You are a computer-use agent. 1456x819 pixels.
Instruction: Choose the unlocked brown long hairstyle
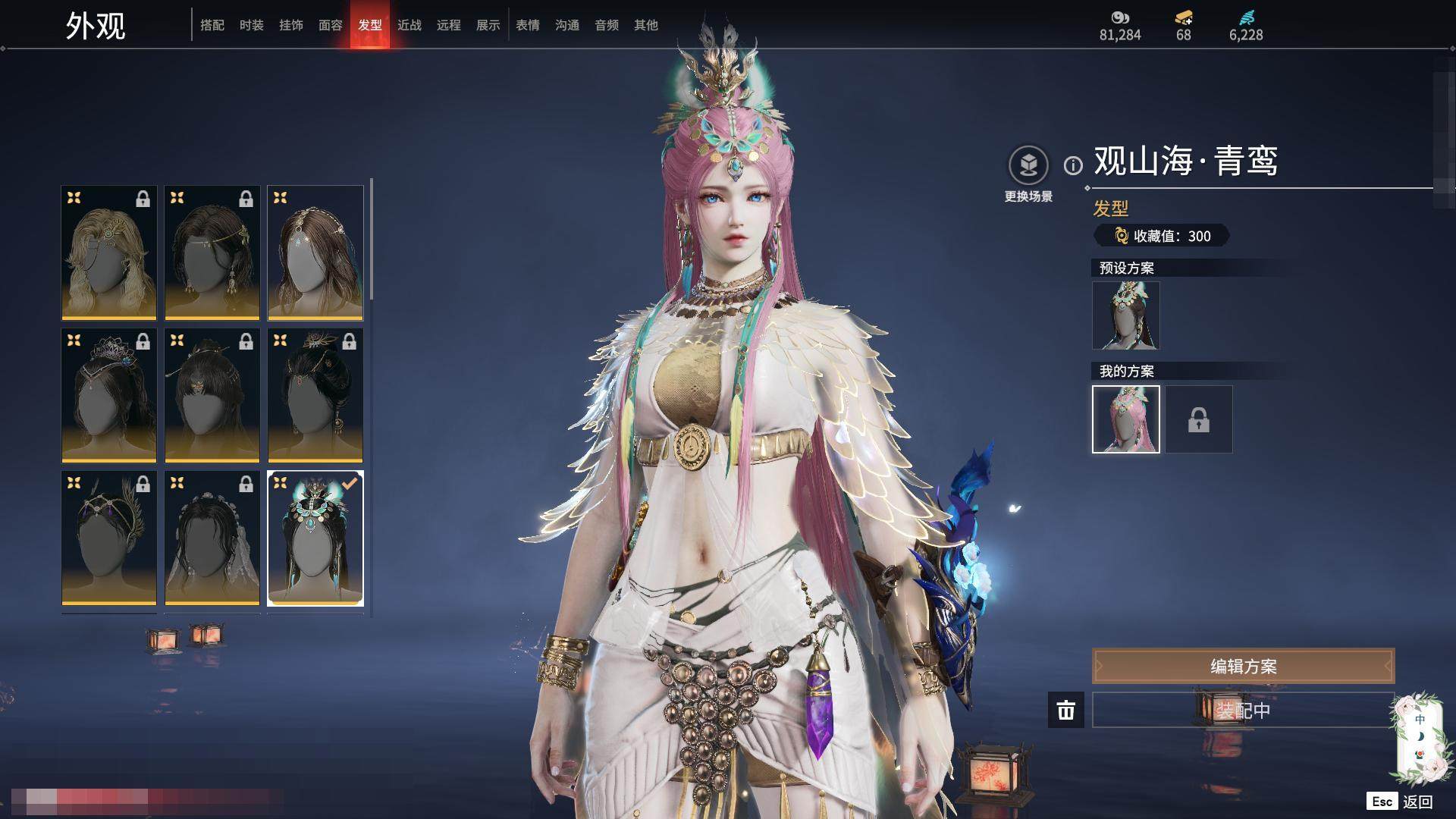pyautogui.click(x=315, y=253)
